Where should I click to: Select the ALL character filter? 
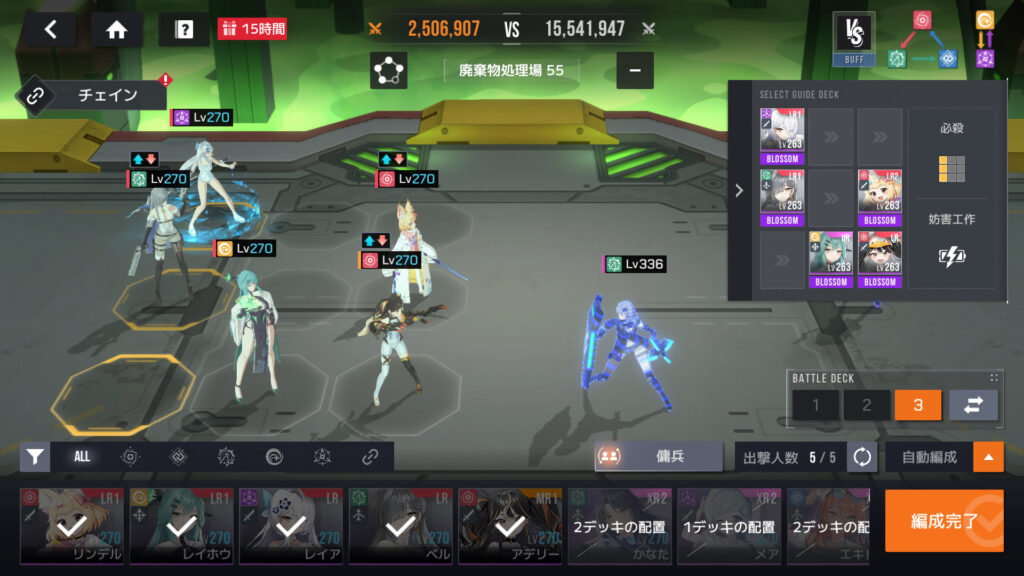[82, 456]
